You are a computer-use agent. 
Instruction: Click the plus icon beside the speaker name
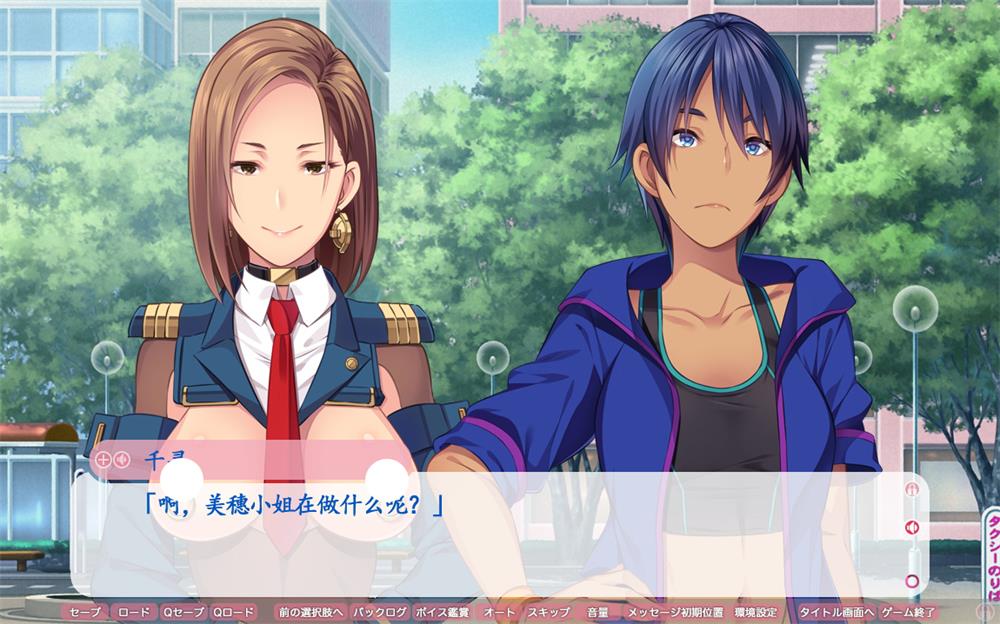click(103, 460)
